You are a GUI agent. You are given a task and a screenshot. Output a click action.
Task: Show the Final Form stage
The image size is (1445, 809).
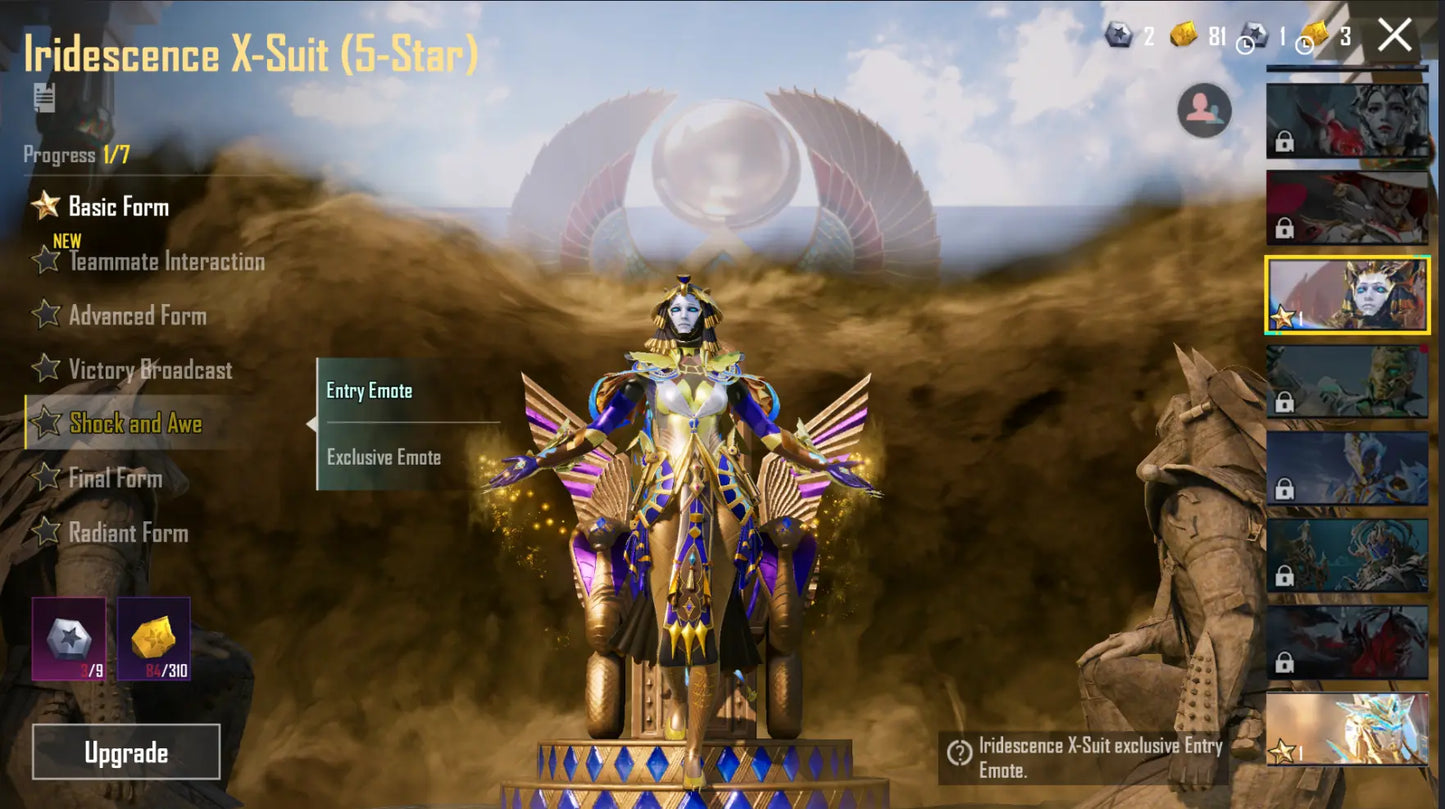115,478
